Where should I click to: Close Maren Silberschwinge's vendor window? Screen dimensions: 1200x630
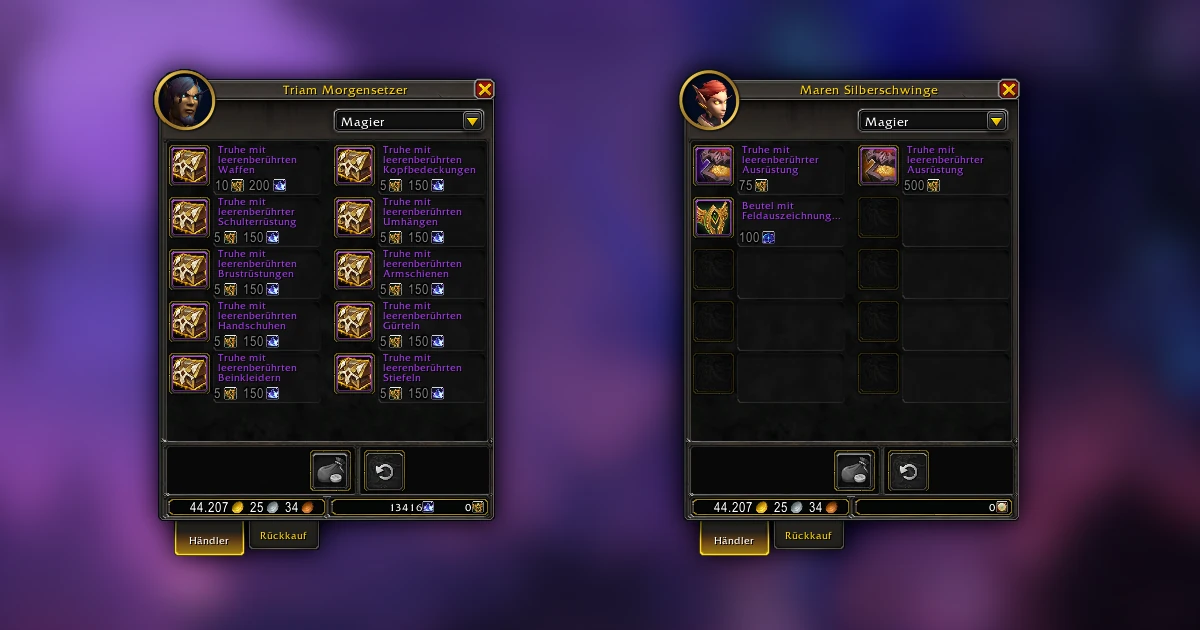[1008, 89]
